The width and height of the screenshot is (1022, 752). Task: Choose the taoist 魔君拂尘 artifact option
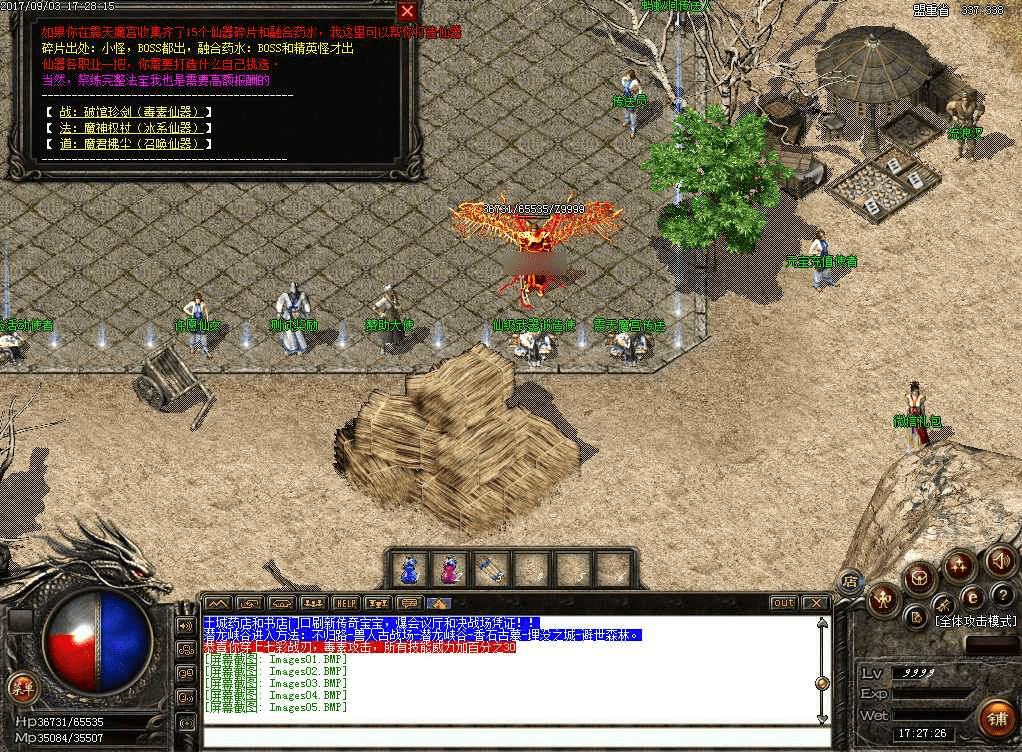(x=129, y=143)
